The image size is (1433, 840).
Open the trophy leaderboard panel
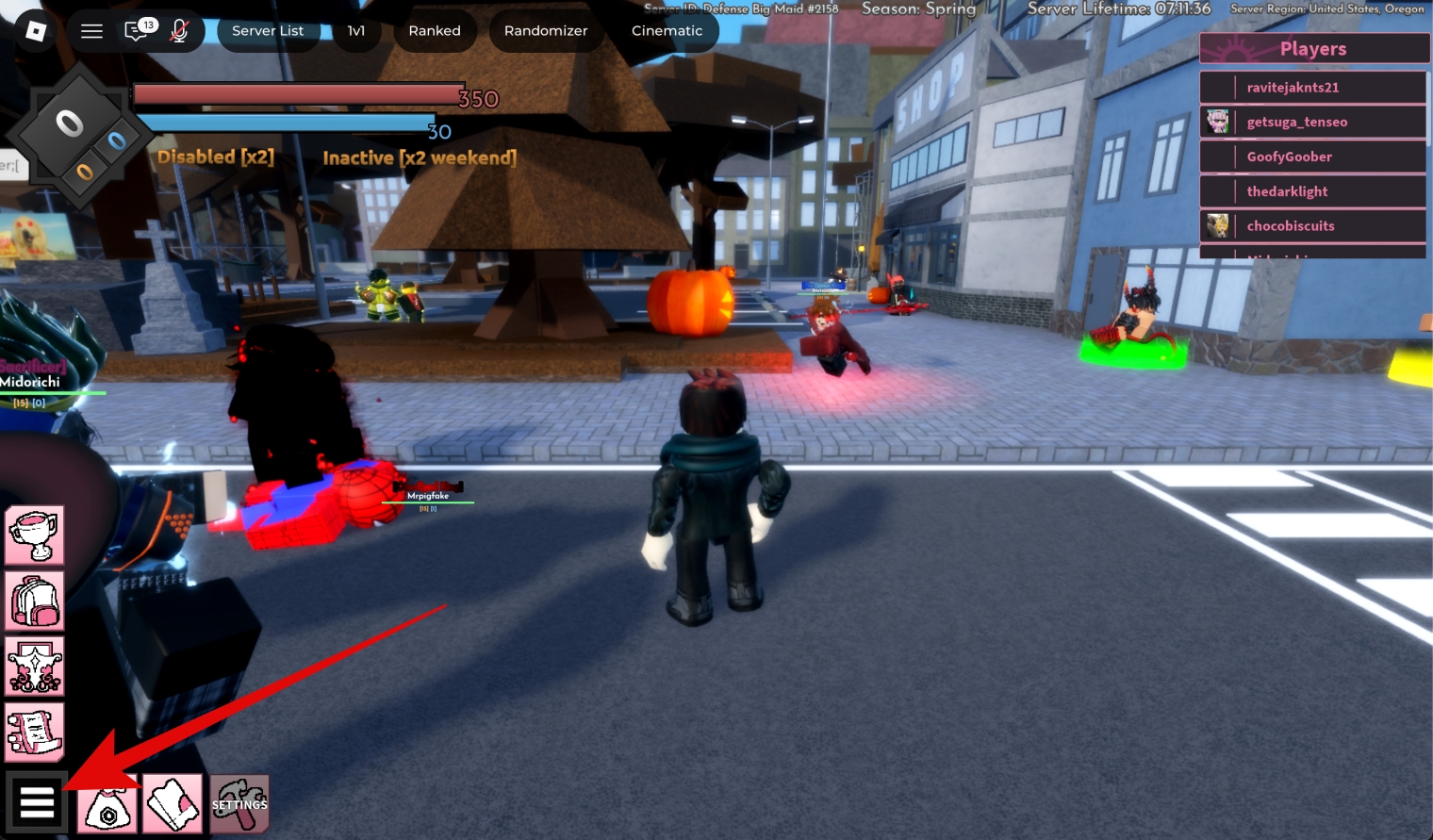point(35,535)
